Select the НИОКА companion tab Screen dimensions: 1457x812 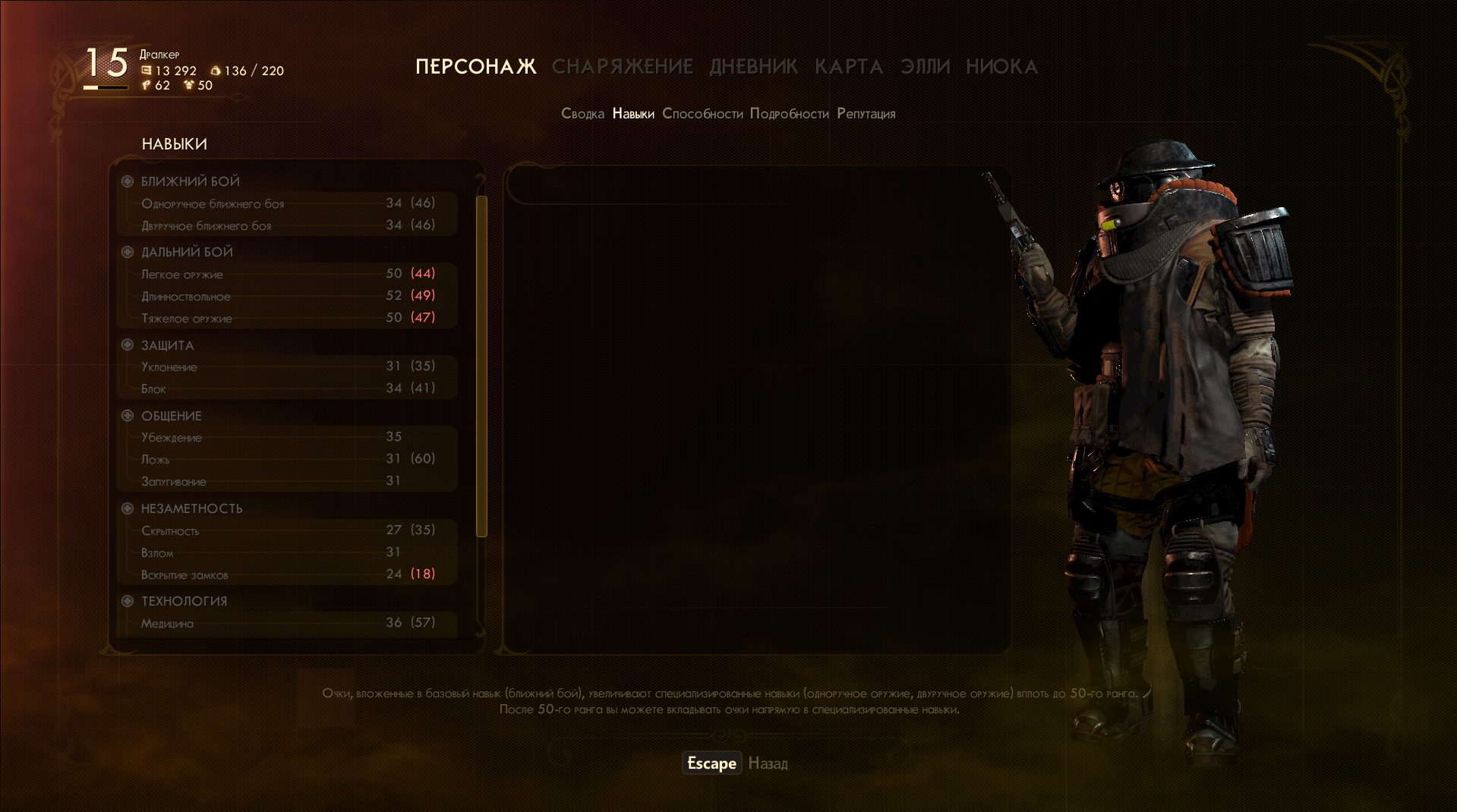pos(1001,67)
